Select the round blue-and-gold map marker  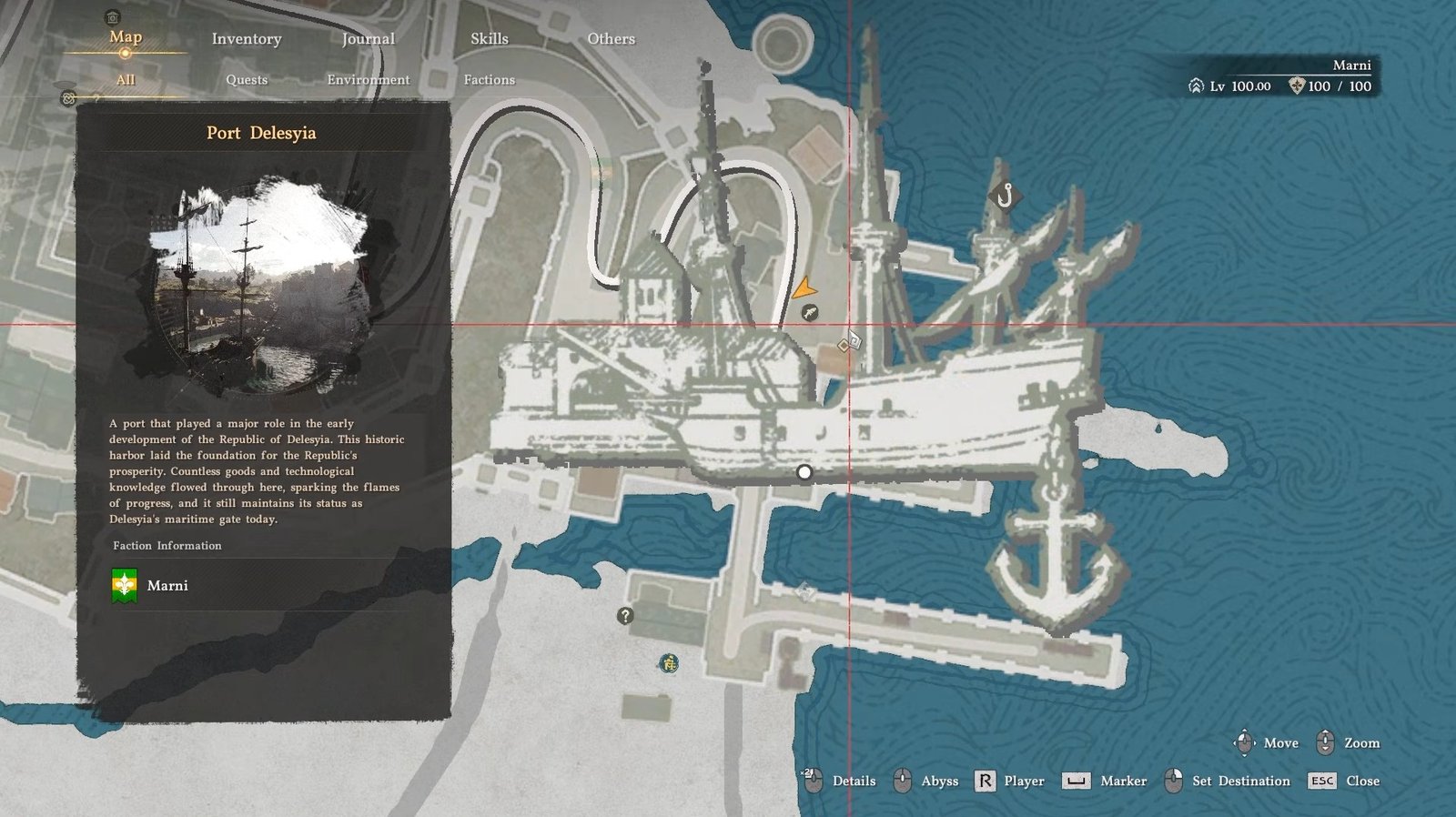pyautogui.click(x=669, y=663)
